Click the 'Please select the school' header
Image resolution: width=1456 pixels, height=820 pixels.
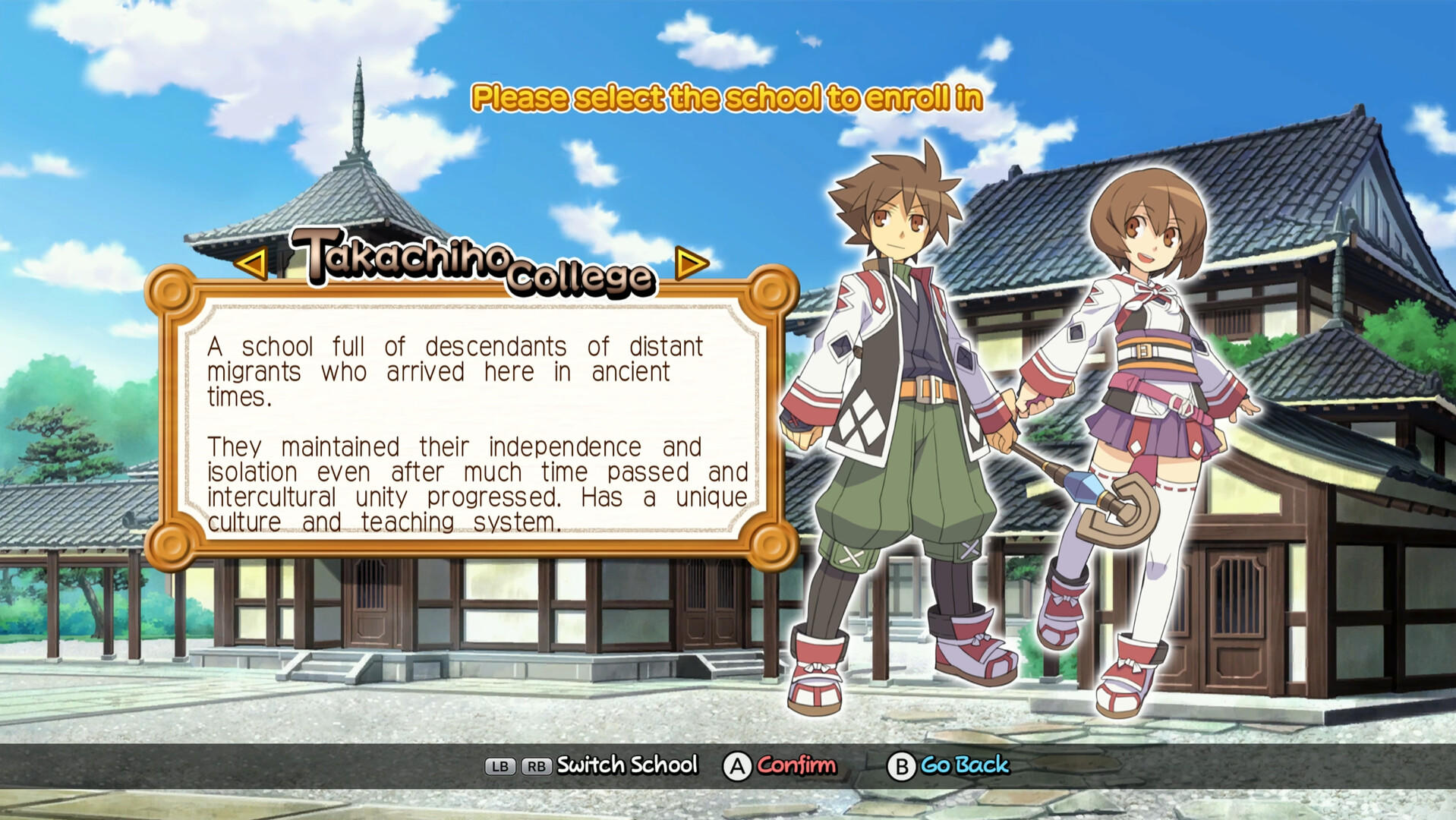[x=727, y=96]
